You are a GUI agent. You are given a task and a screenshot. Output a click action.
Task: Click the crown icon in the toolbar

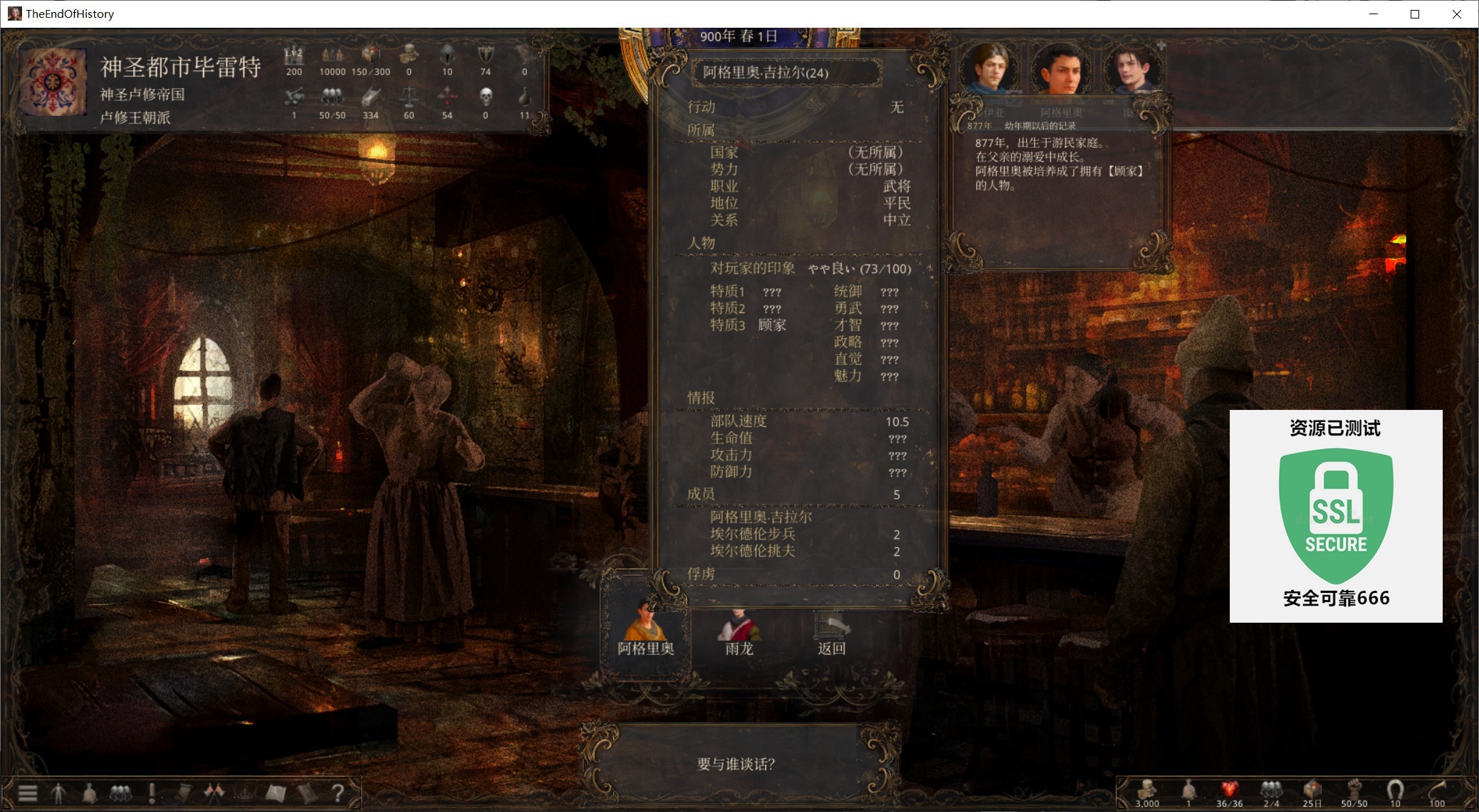coord(244,793)
